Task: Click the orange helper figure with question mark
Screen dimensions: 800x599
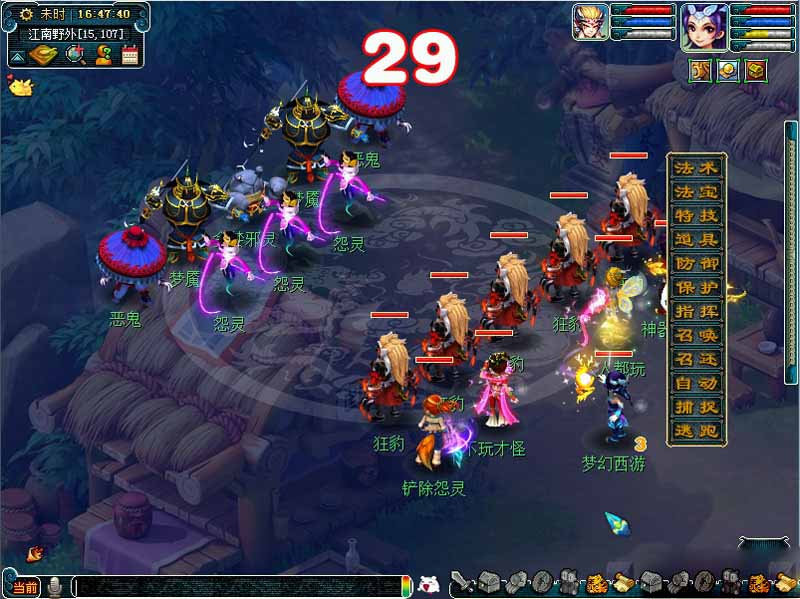Action: point(102,55)
